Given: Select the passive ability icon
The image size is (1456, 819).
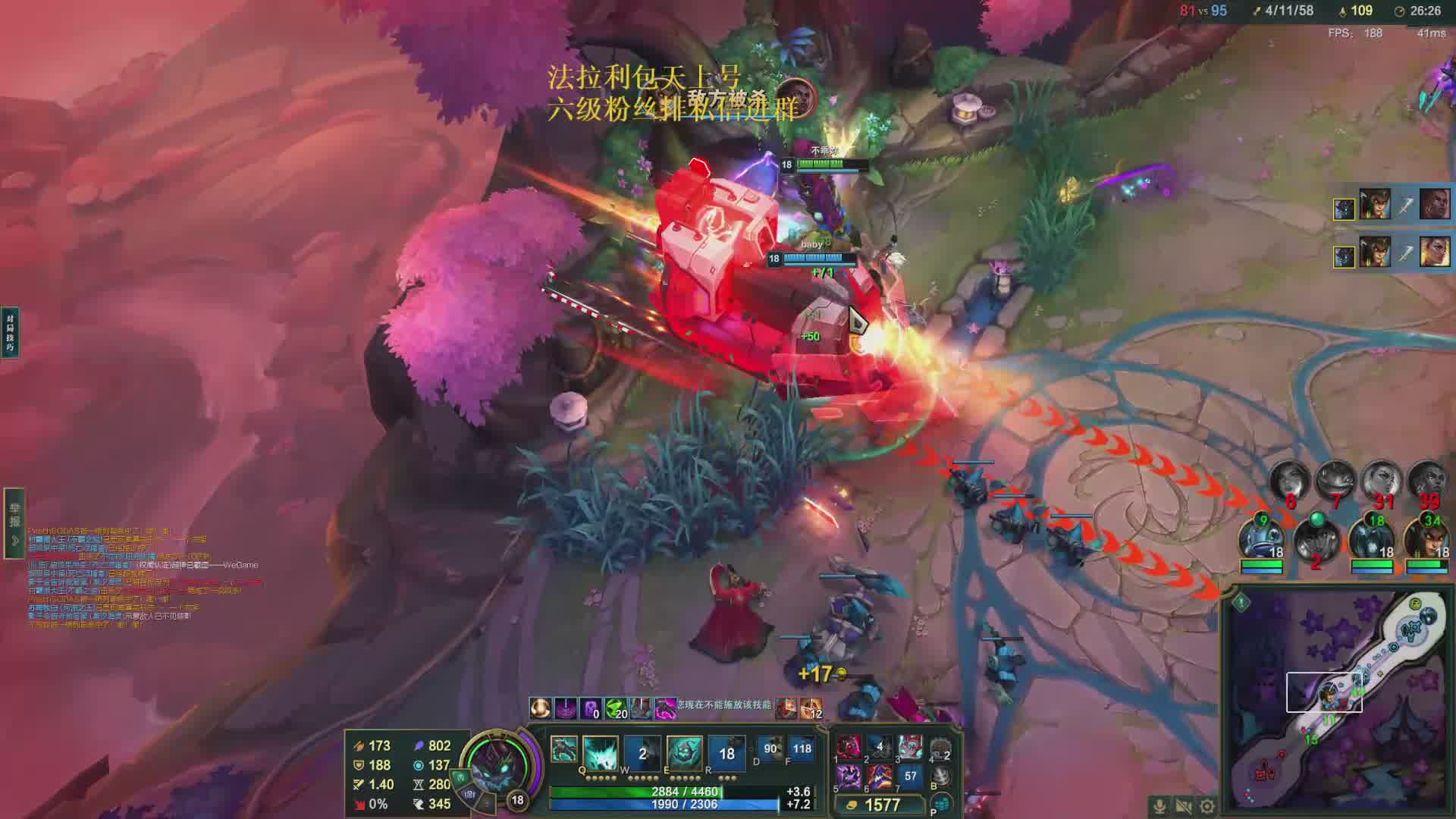Looking at the screenshot, I should (563, 750).
